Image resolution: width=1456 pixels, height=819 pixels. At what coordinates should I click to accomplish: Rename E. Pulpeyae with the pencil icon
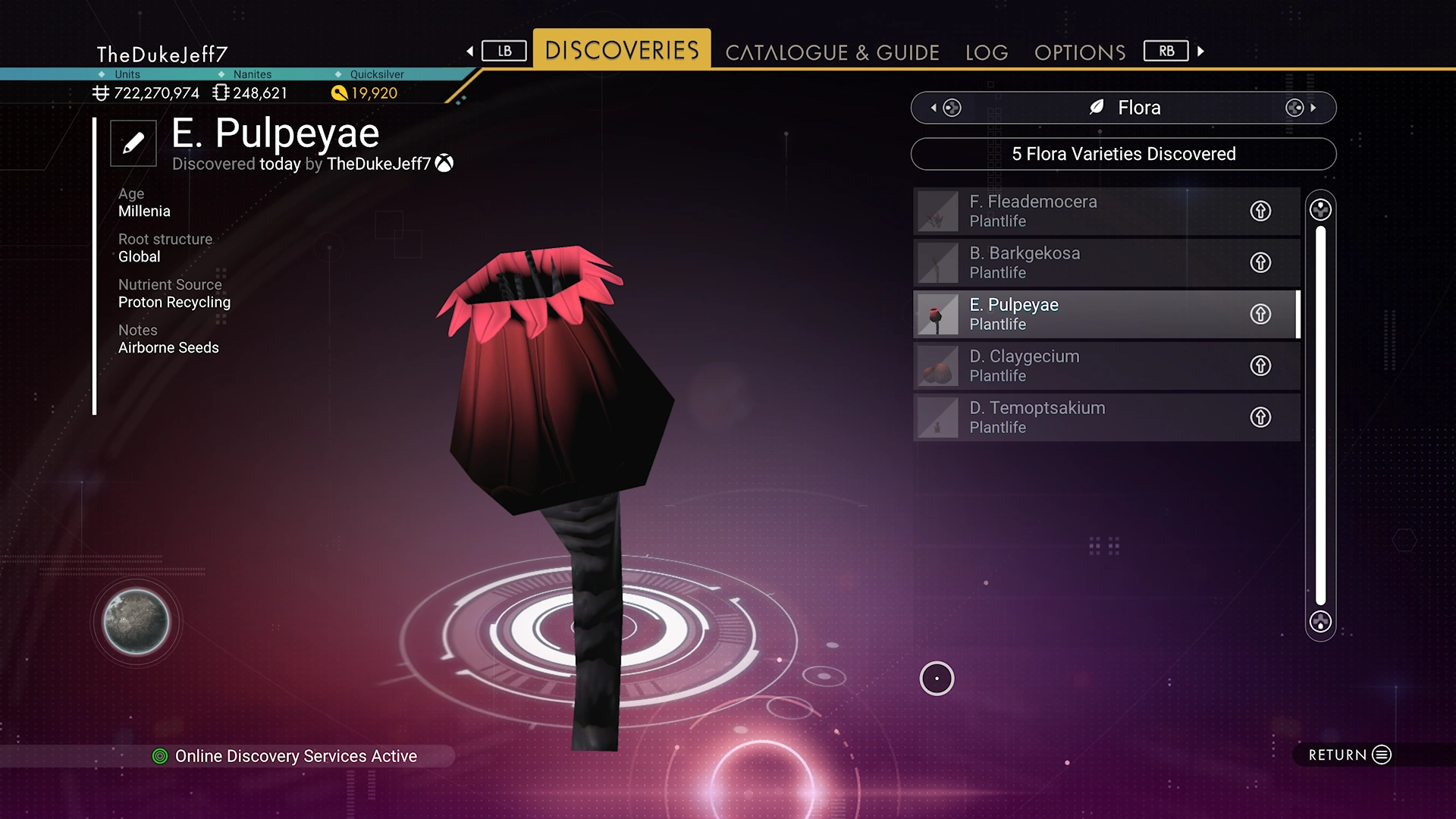133,143
